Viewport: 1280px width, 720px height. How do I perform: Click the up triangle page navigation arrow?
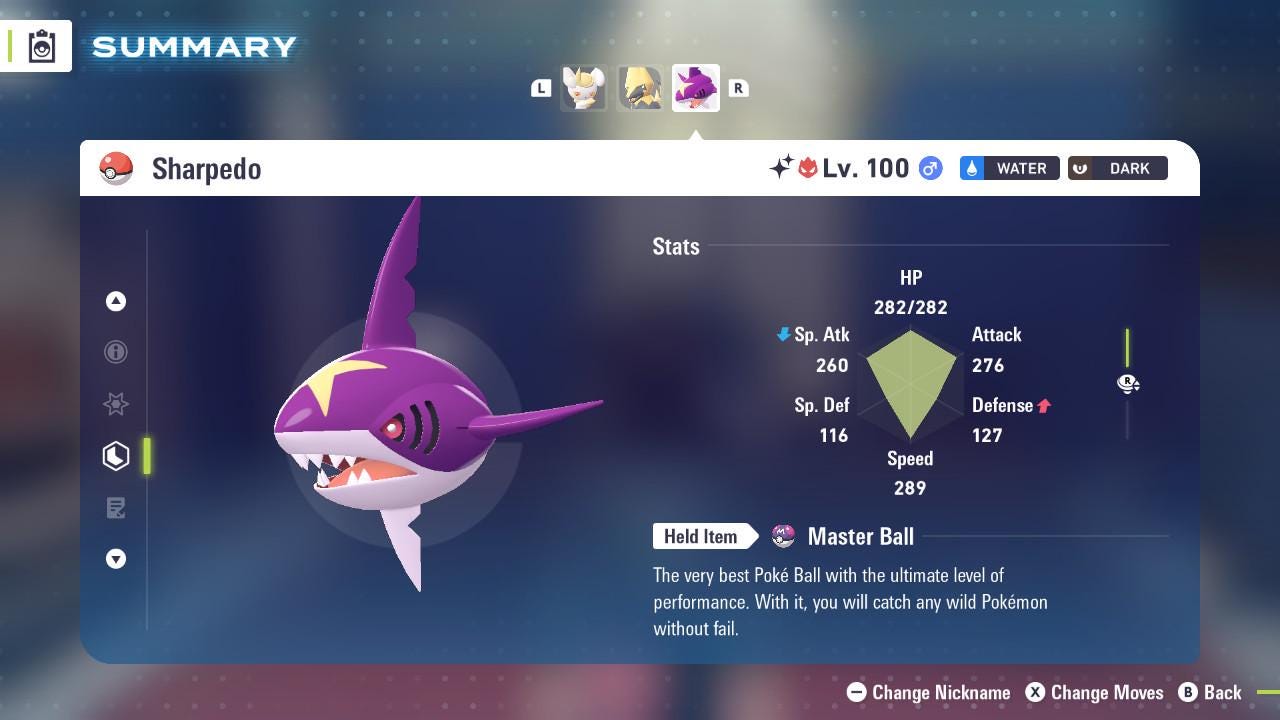coord(116,300)
